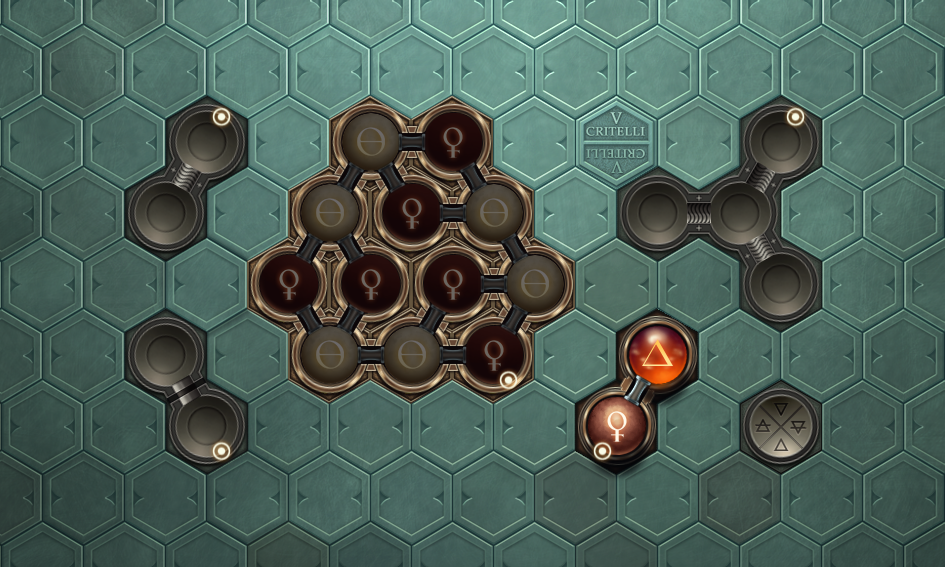
Task: Pick the two-bowl bonding glyph with spring
Action: coord(186,179)
